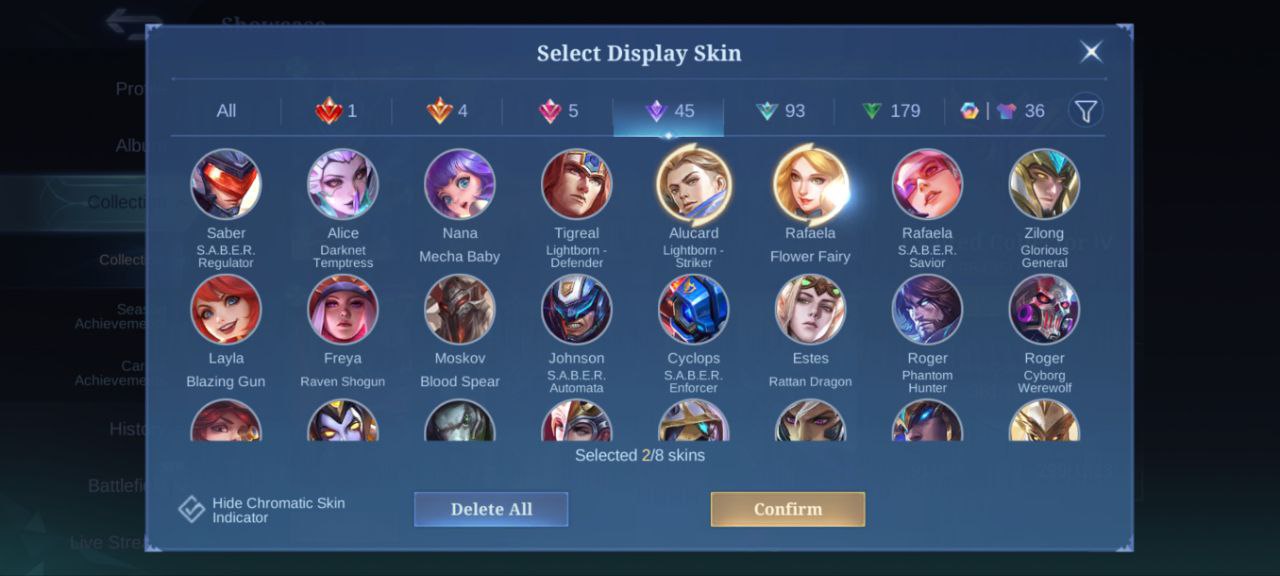Screen dimensions: 1280x576
Task: Choose Roger's Cyborg Werewolf skin
Action: click(x=1044, y=310)
